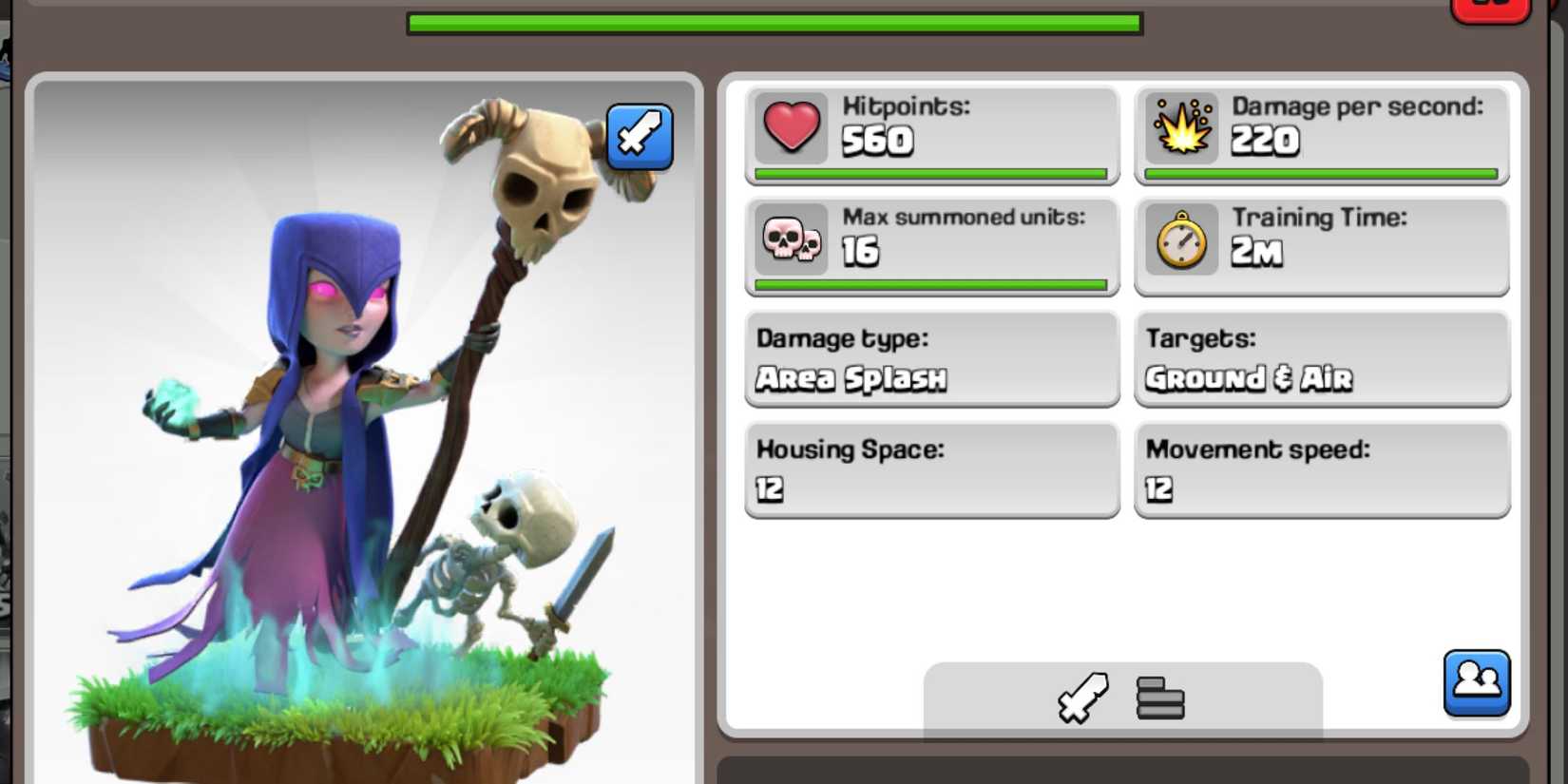The width and height of the screenshot is (1568, 784).
Task: Select the sword upgrade icon on the Witch portrait
Action: (x=640, y=137)
